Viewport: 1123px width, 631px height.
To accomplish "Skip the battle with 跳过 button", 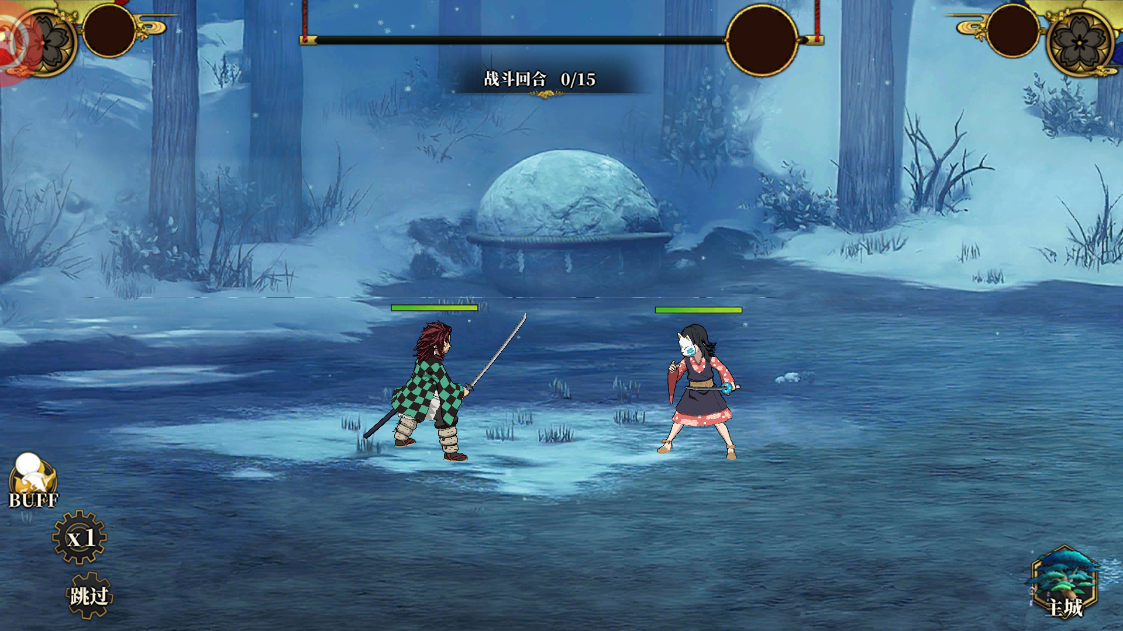I will point(90,596).
